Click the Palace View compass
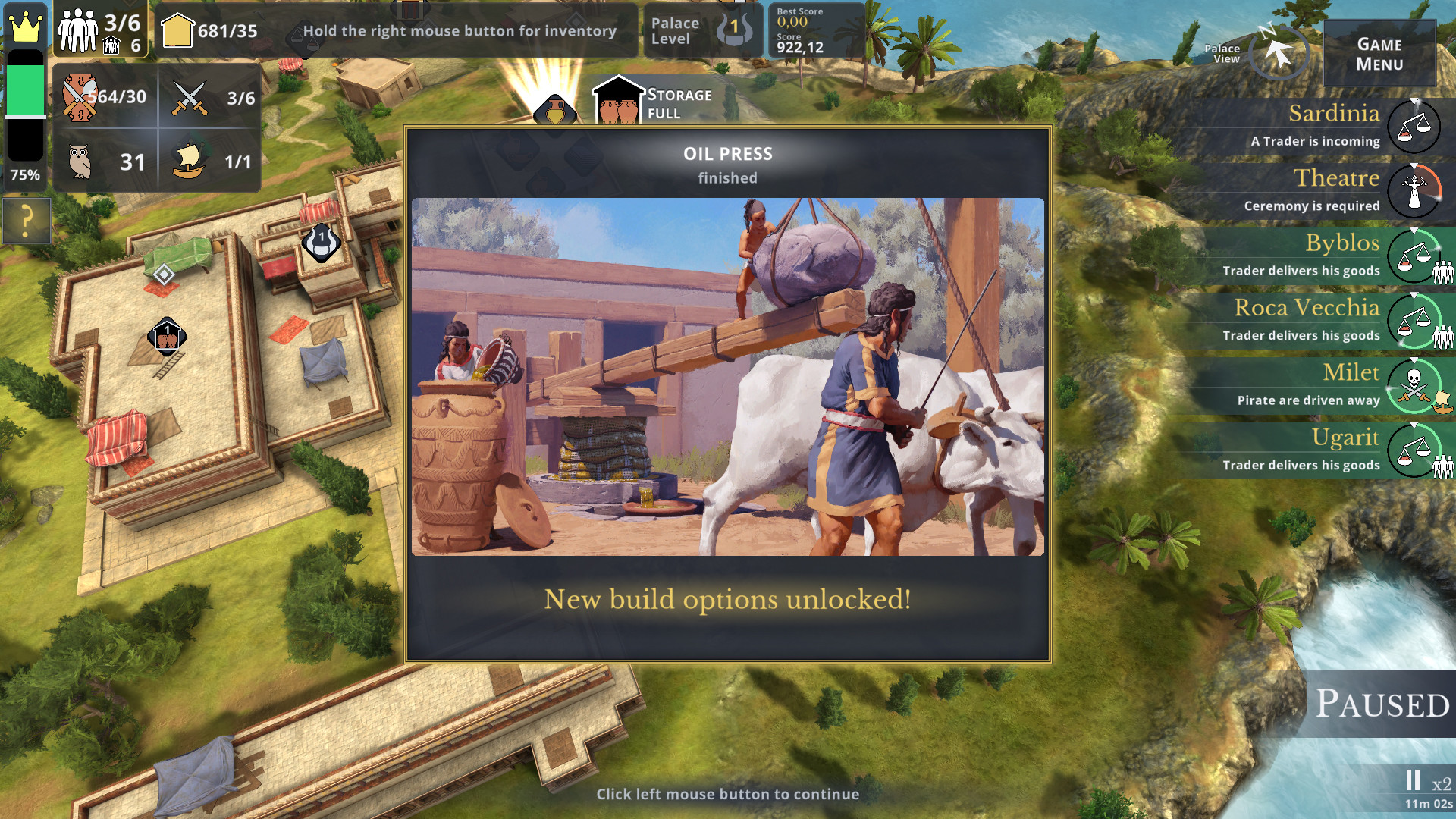This screenshot has width=1456, height=819. [x=1279, y=53]
